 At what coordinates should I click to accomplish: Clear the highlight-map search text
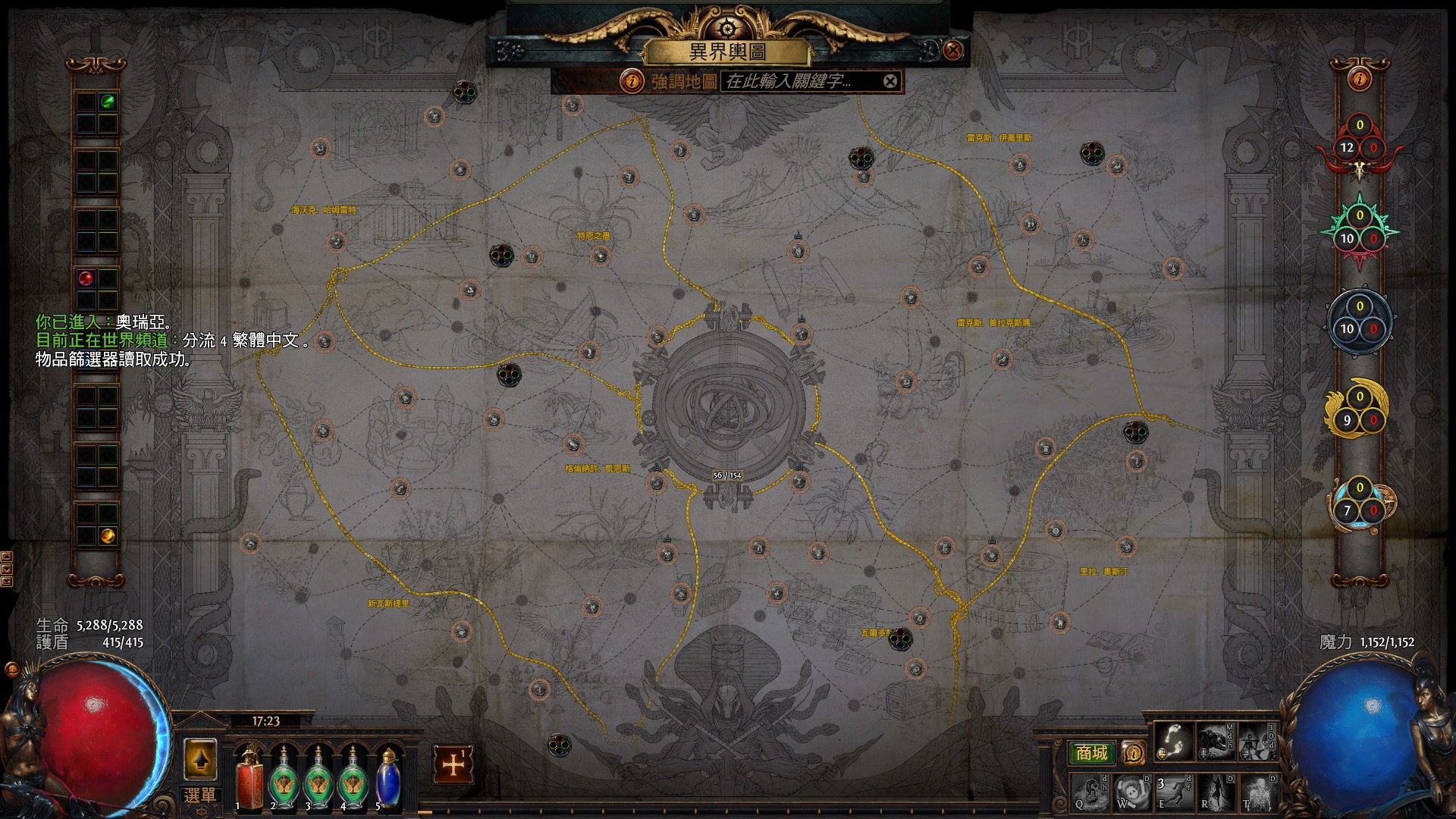click(890, 81)
